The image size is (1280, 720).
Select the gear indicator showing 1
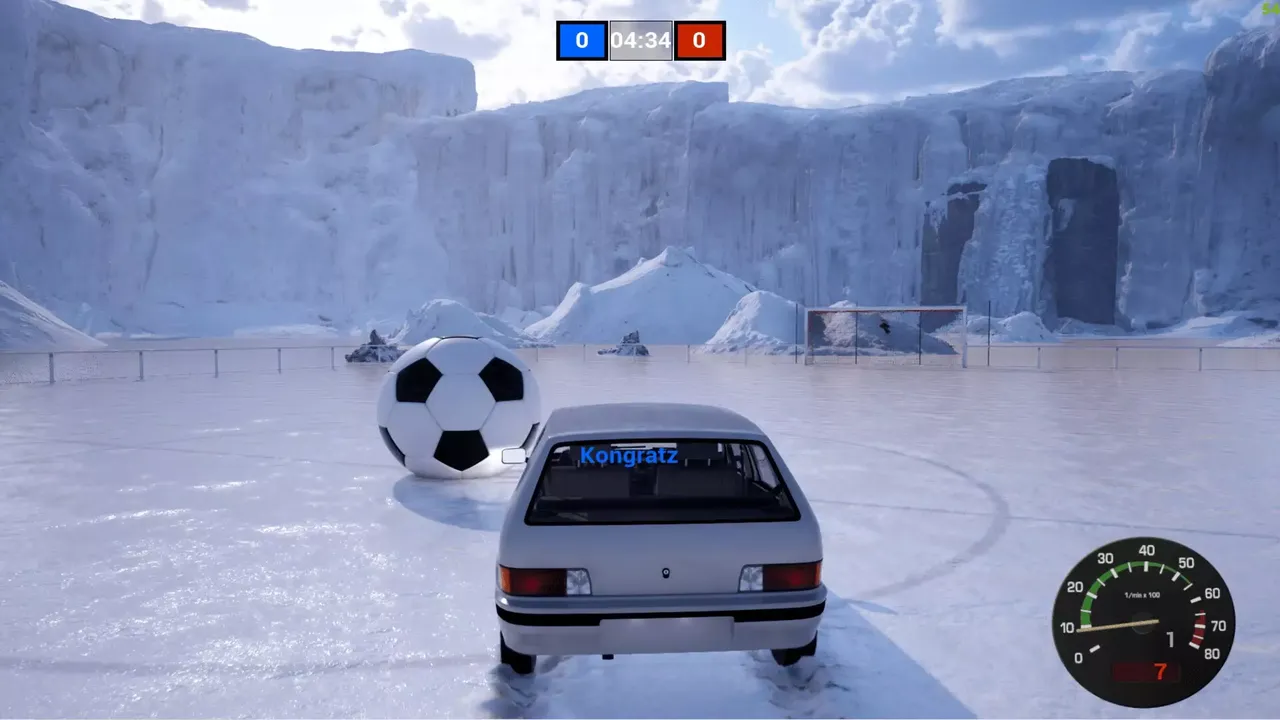1171,639
